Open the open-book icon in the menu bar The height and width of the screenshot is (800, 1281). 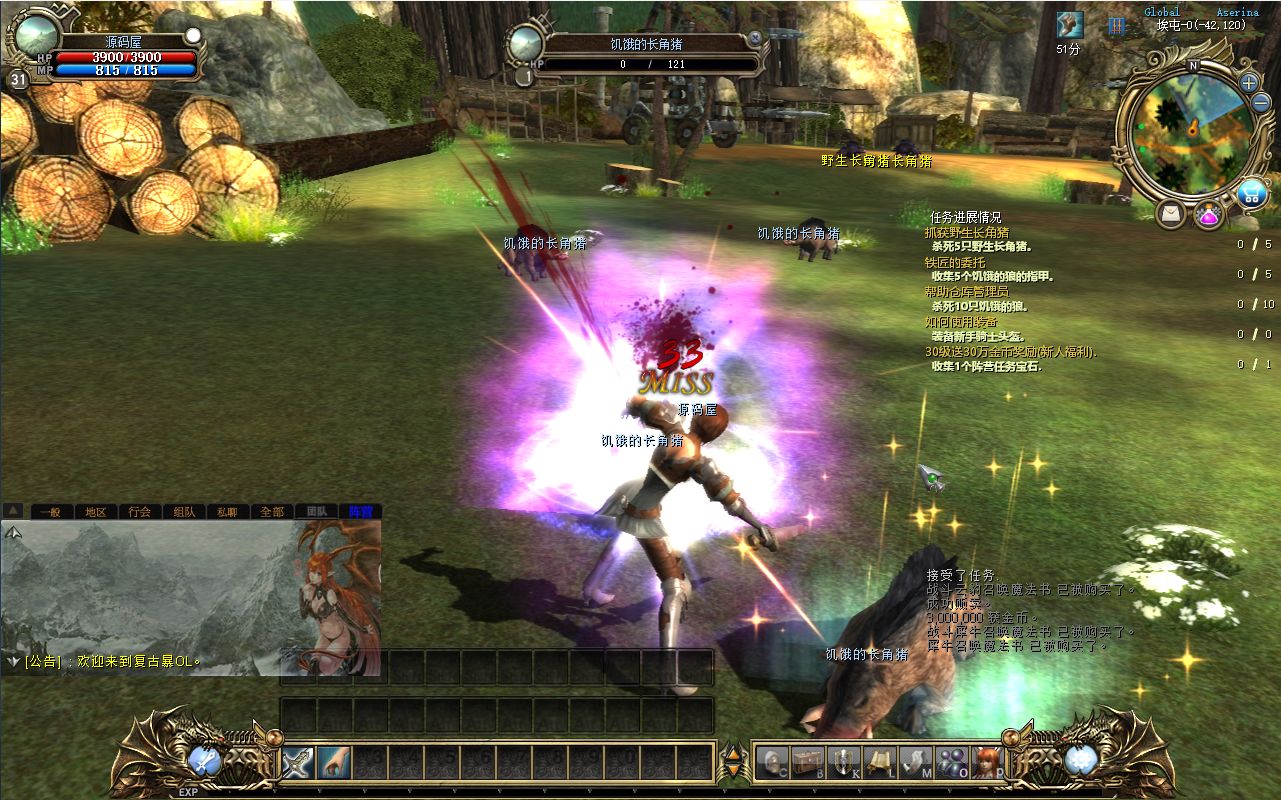880,763
